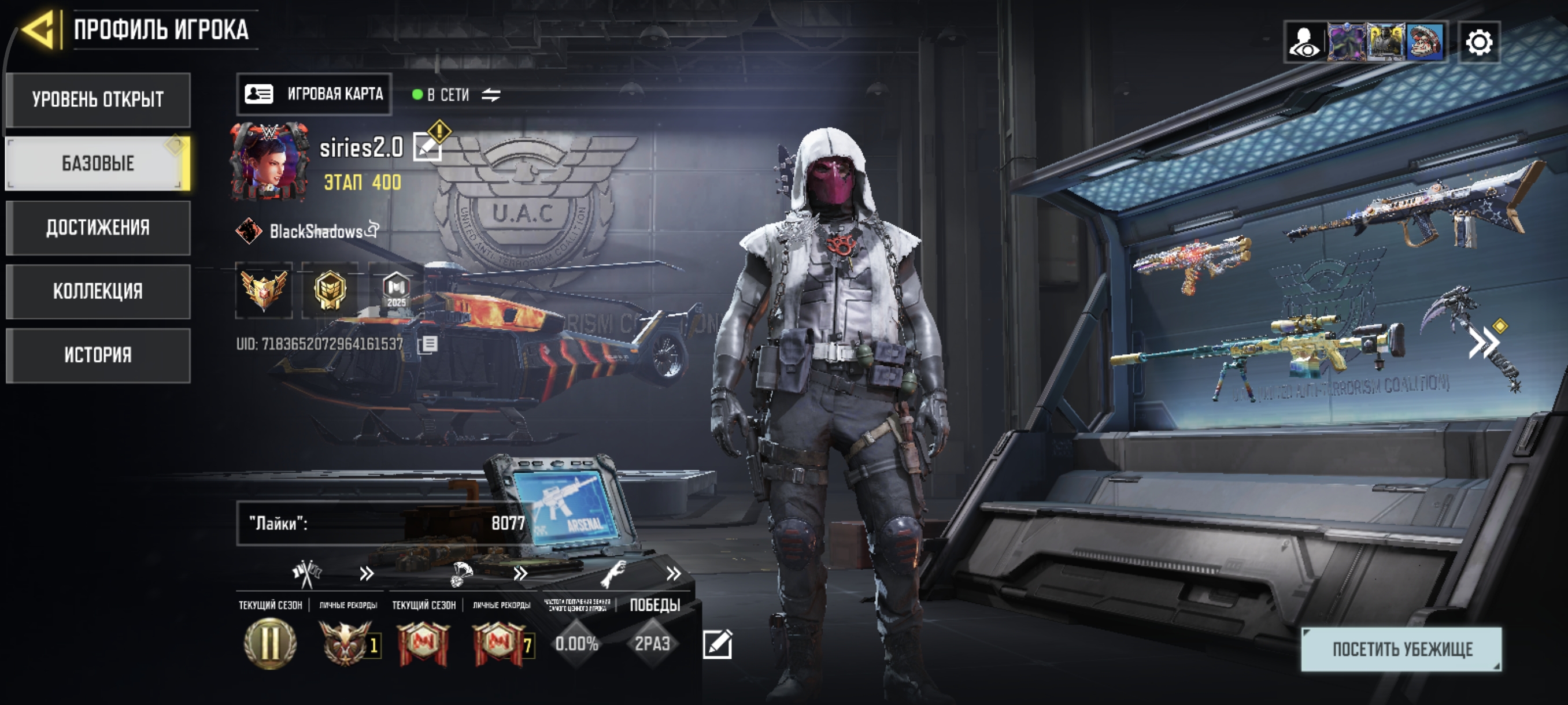Expand the weapon showcase with double arrows

click(1484, 343)
